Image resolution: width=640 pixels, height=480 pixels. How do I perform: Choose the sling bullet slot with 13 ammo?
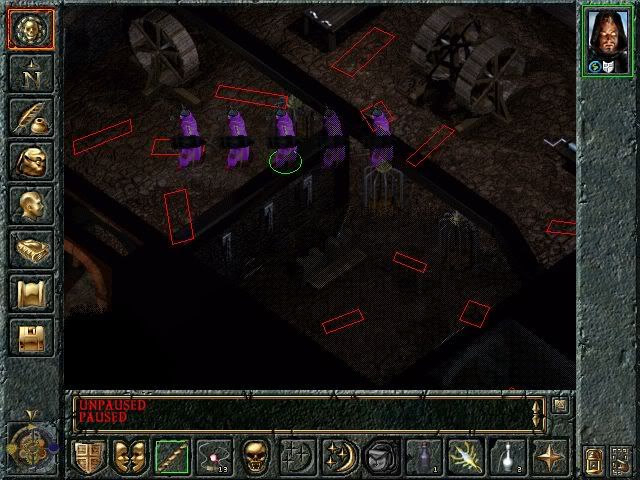[213, 457]
